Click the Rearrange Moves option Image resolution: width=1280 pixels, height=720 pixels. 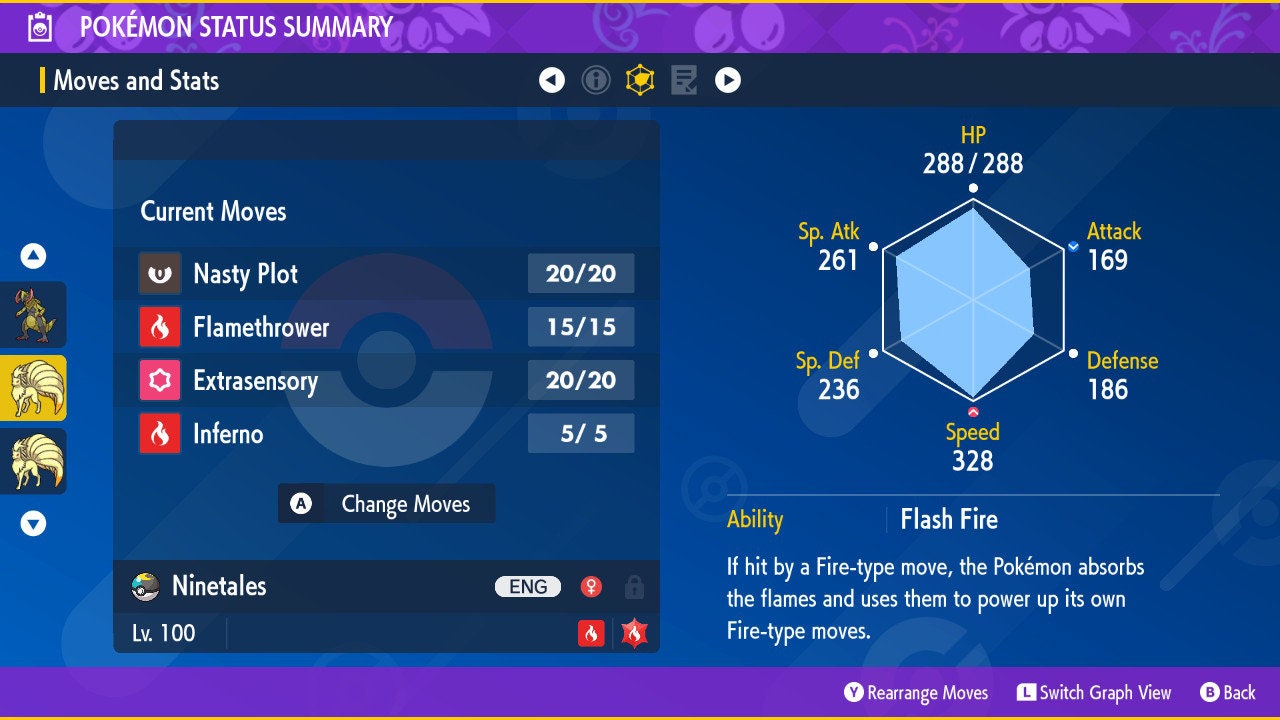(916, 693)
